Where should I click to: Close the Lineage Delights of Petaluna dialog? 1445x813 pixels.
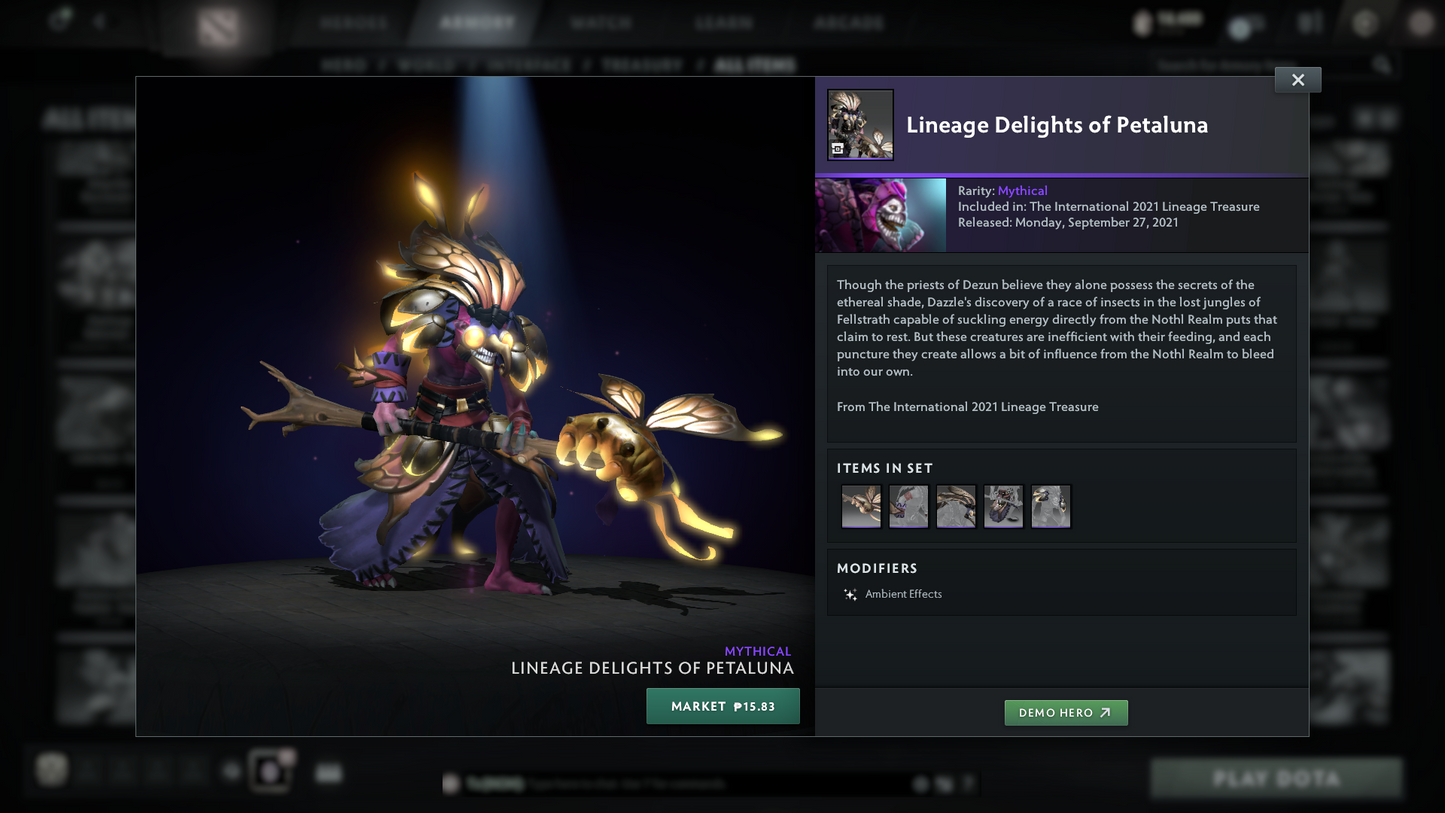(x=1297, y=79)
